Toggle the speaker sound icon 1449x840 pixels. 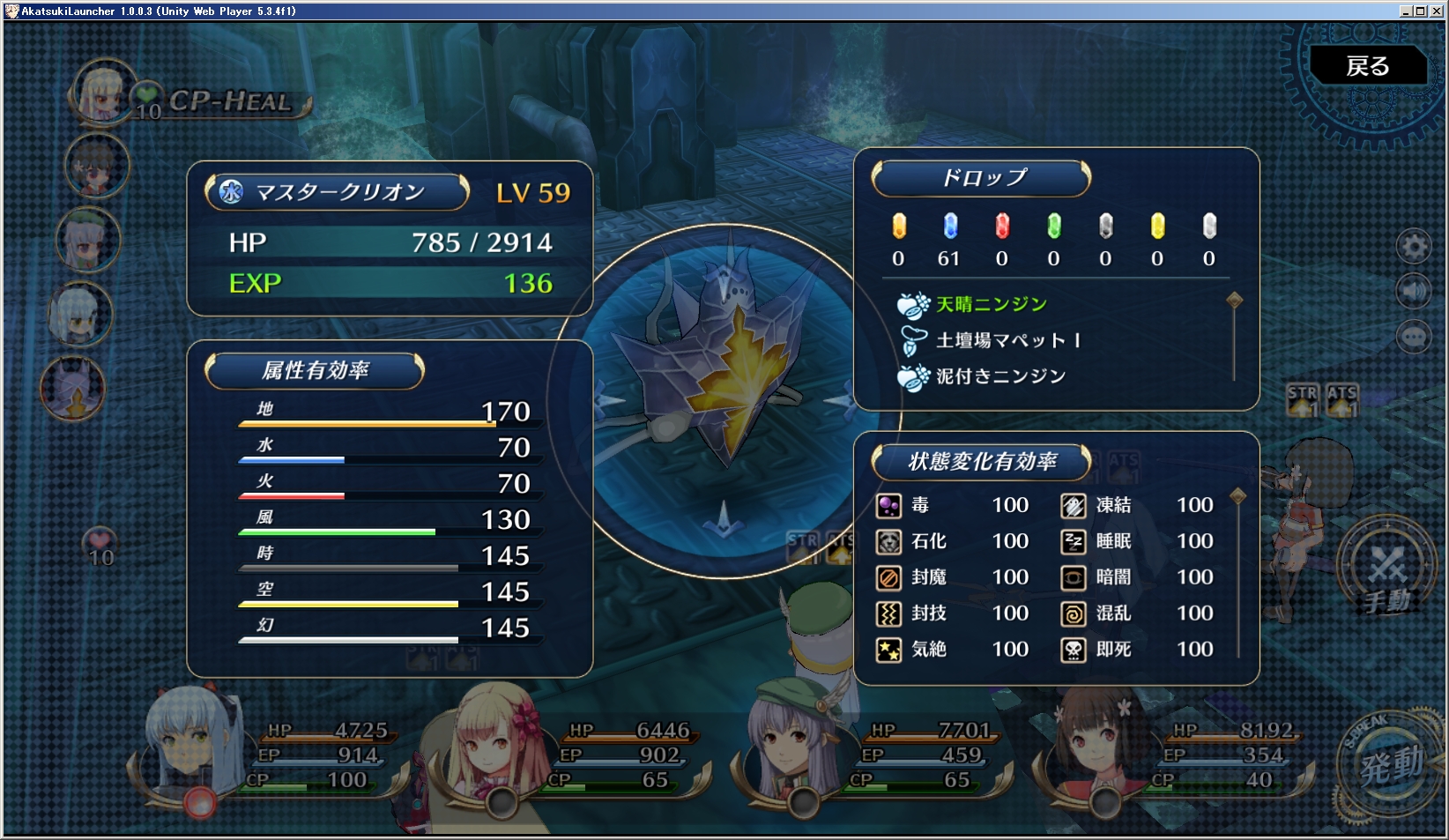click(x=1414, y=291)
